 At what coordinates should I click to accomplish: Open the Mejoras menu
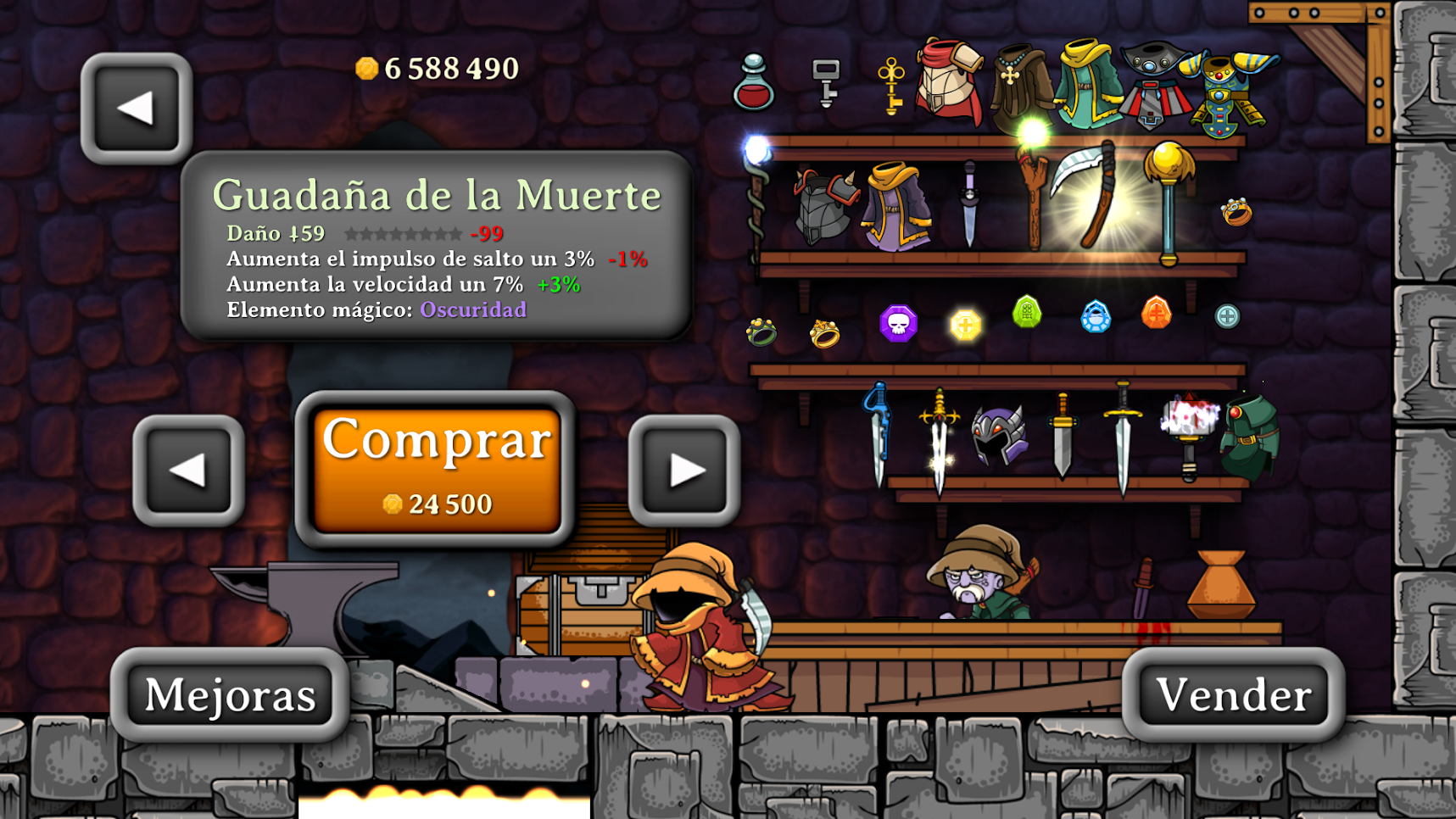click(x=229, y=695)
